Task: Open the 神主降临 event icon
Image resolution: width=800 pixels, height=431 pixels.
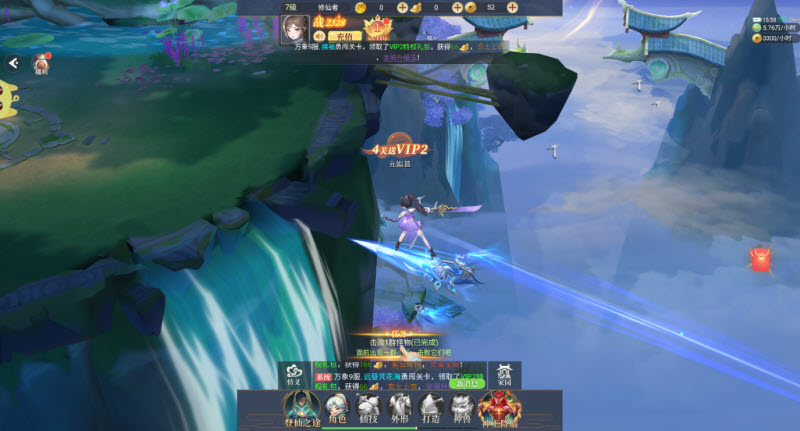Action: pos(499,408)
